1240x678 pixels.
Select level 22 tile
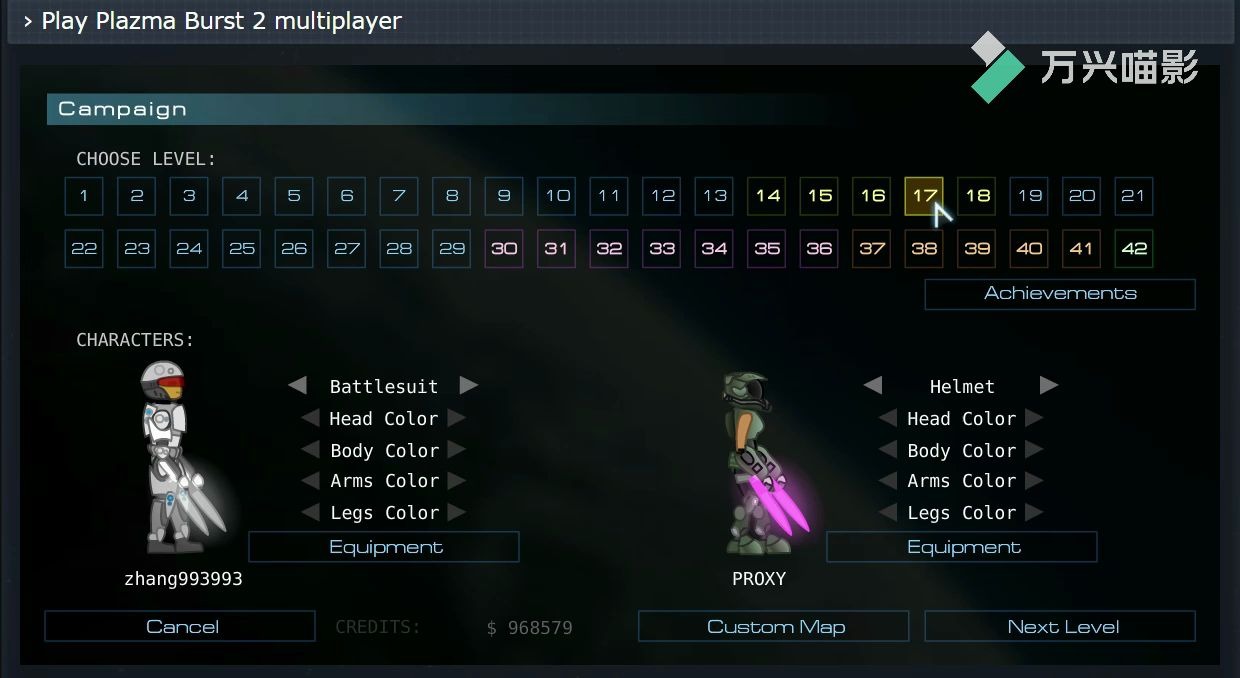pos(84,249)
